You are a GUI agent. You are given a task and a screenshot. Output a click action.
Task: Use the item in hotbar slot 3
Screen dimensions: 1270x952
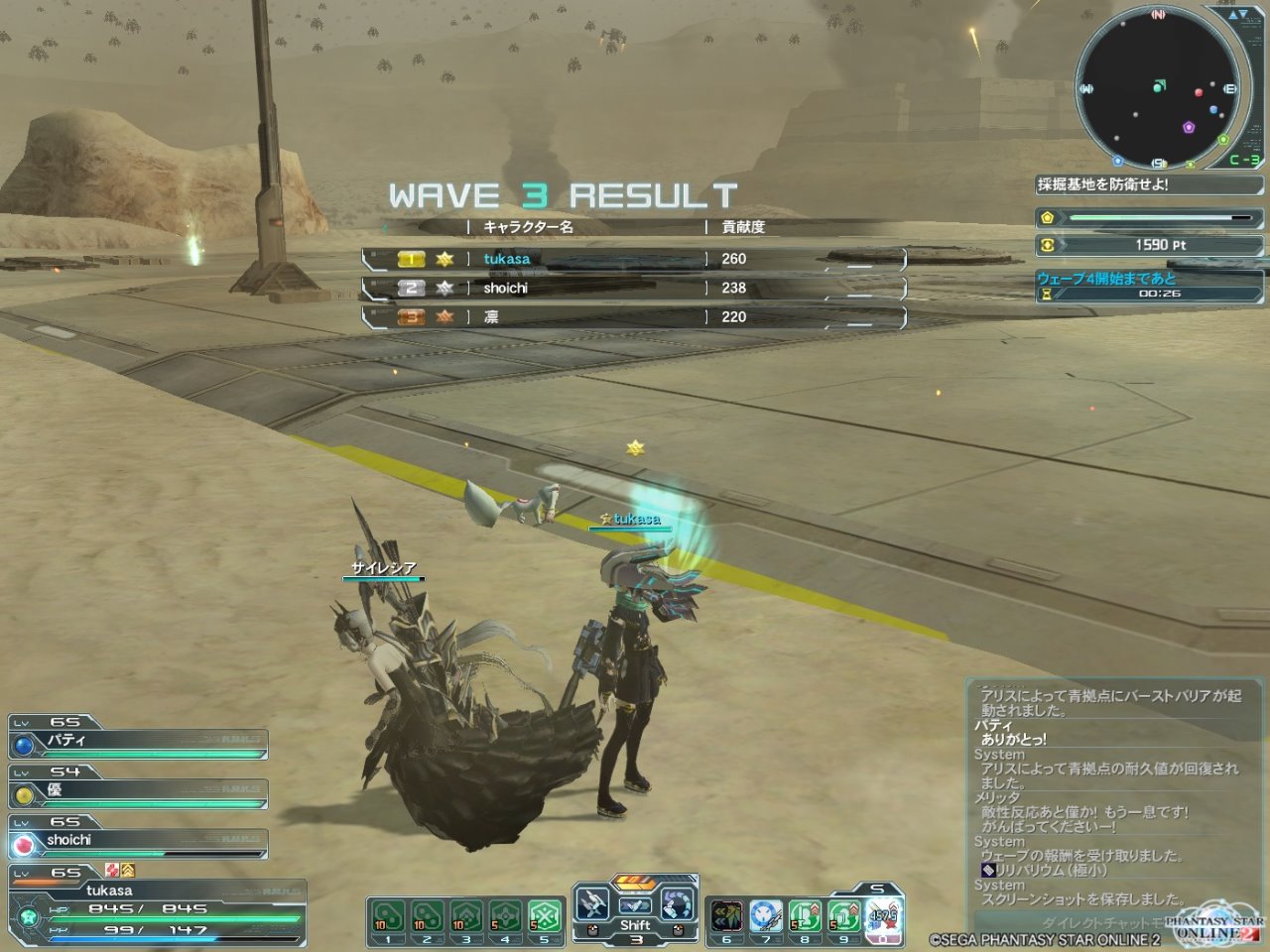(x=465, y=917)
